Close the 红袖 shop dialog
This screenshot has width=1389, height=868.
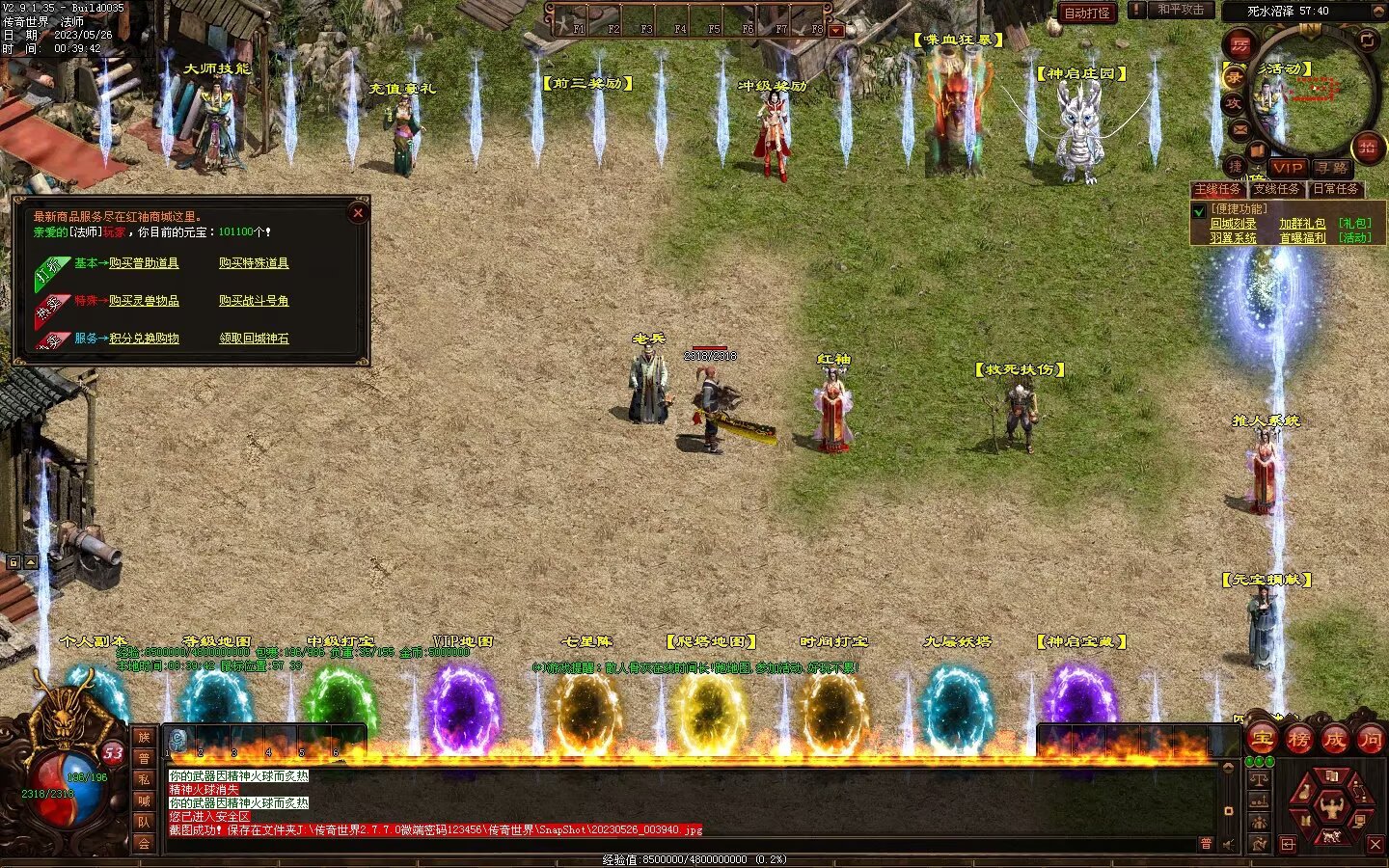click(358, 213)
